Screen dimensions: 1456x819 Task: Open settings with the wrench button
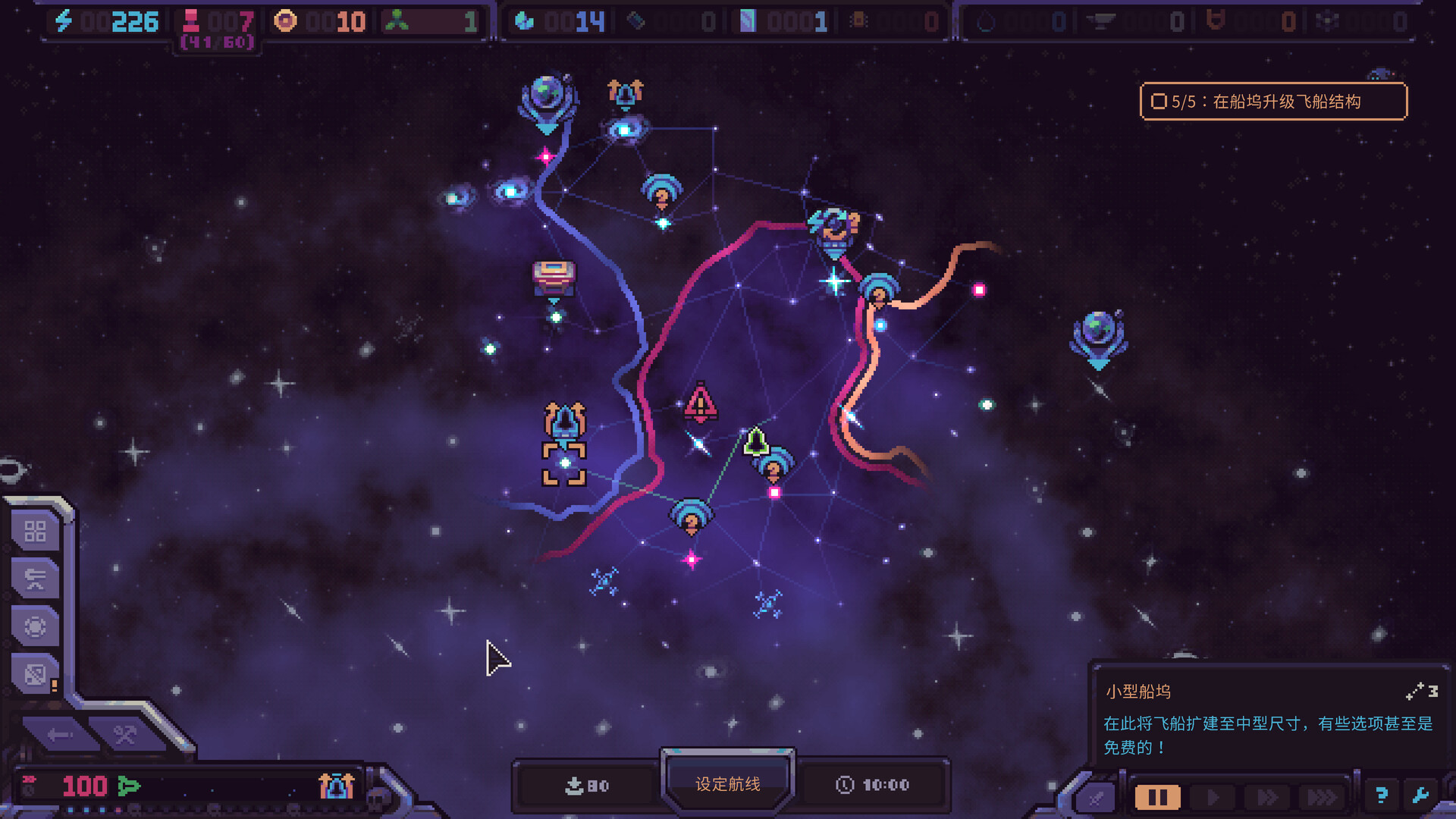coord(1420,795)
